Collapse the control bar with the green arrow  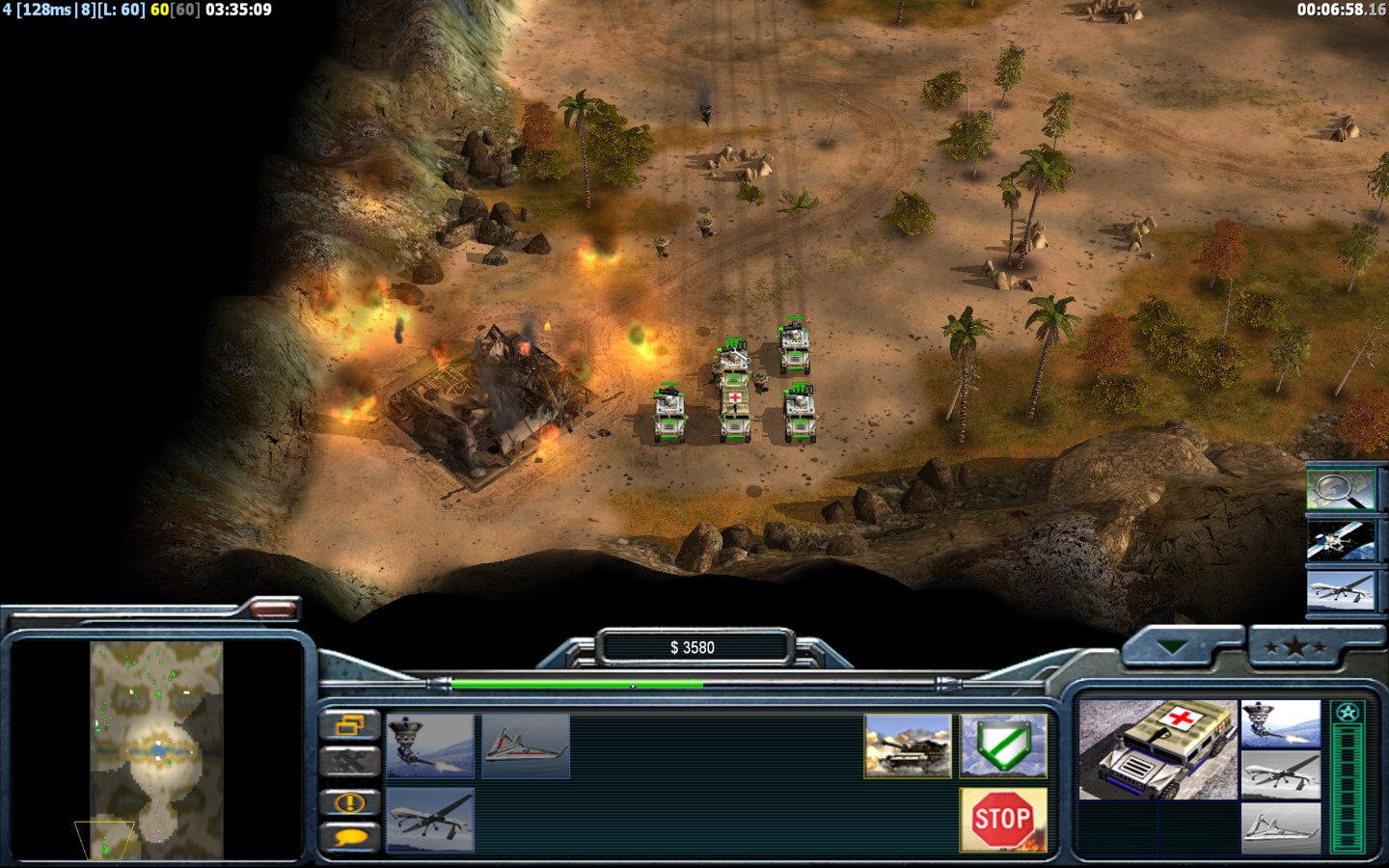1172,647
